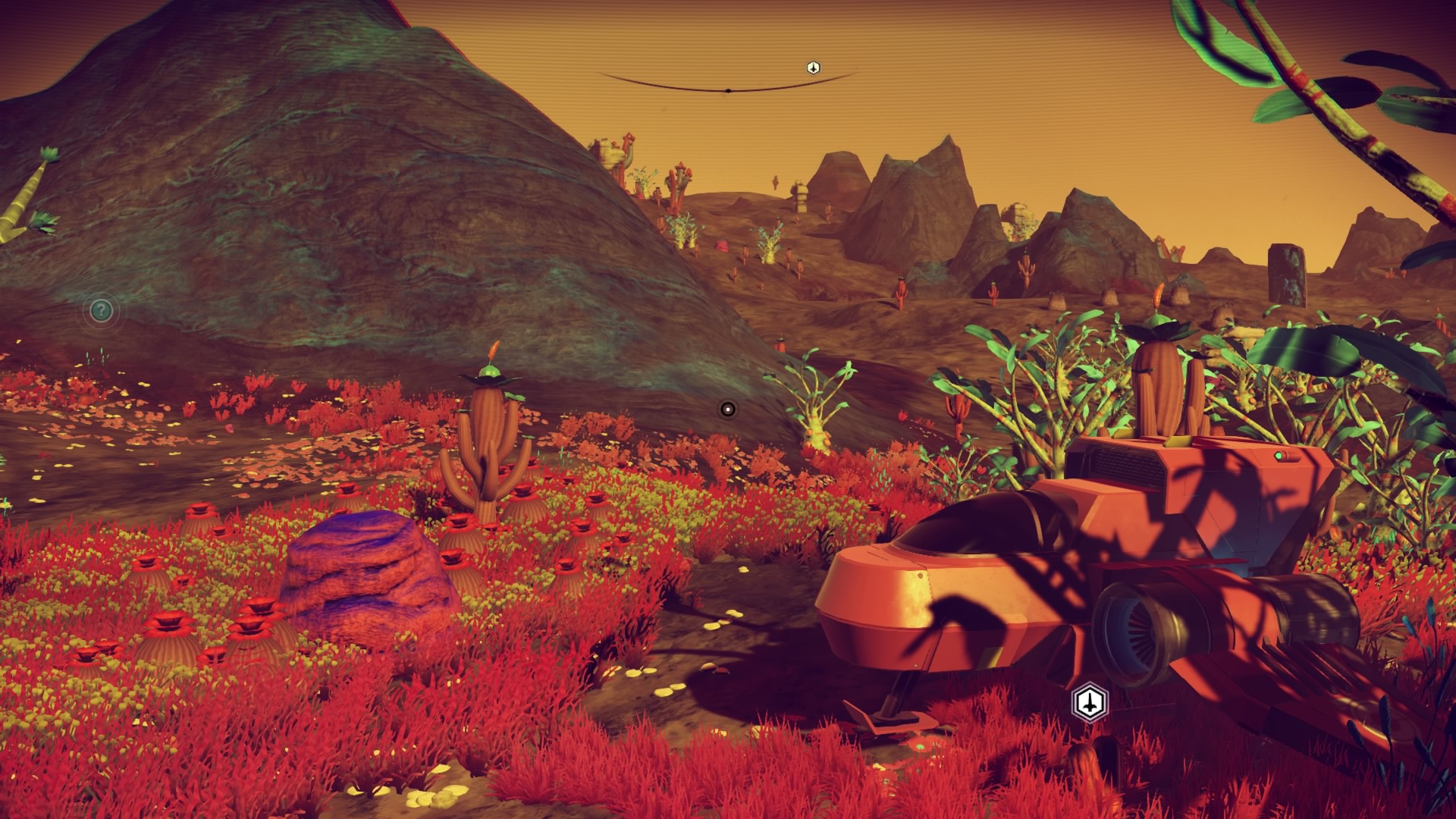Screen dimensions: 1456x819
Task: Select the hexagonal starship marker near the ship
Action: [1090, 703]
